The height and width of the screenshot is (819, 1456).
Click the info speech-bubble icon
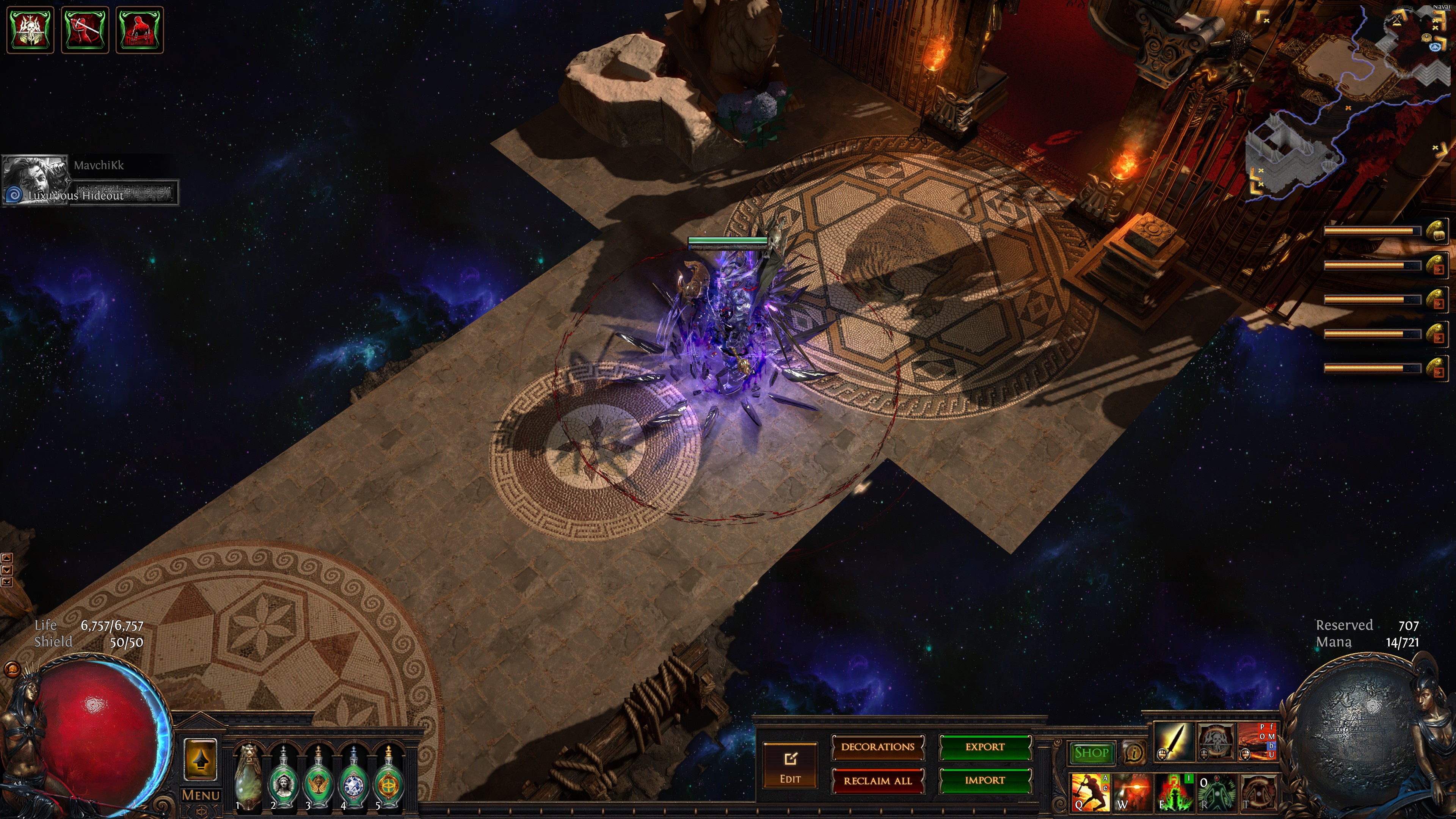tap(1133, 753)
